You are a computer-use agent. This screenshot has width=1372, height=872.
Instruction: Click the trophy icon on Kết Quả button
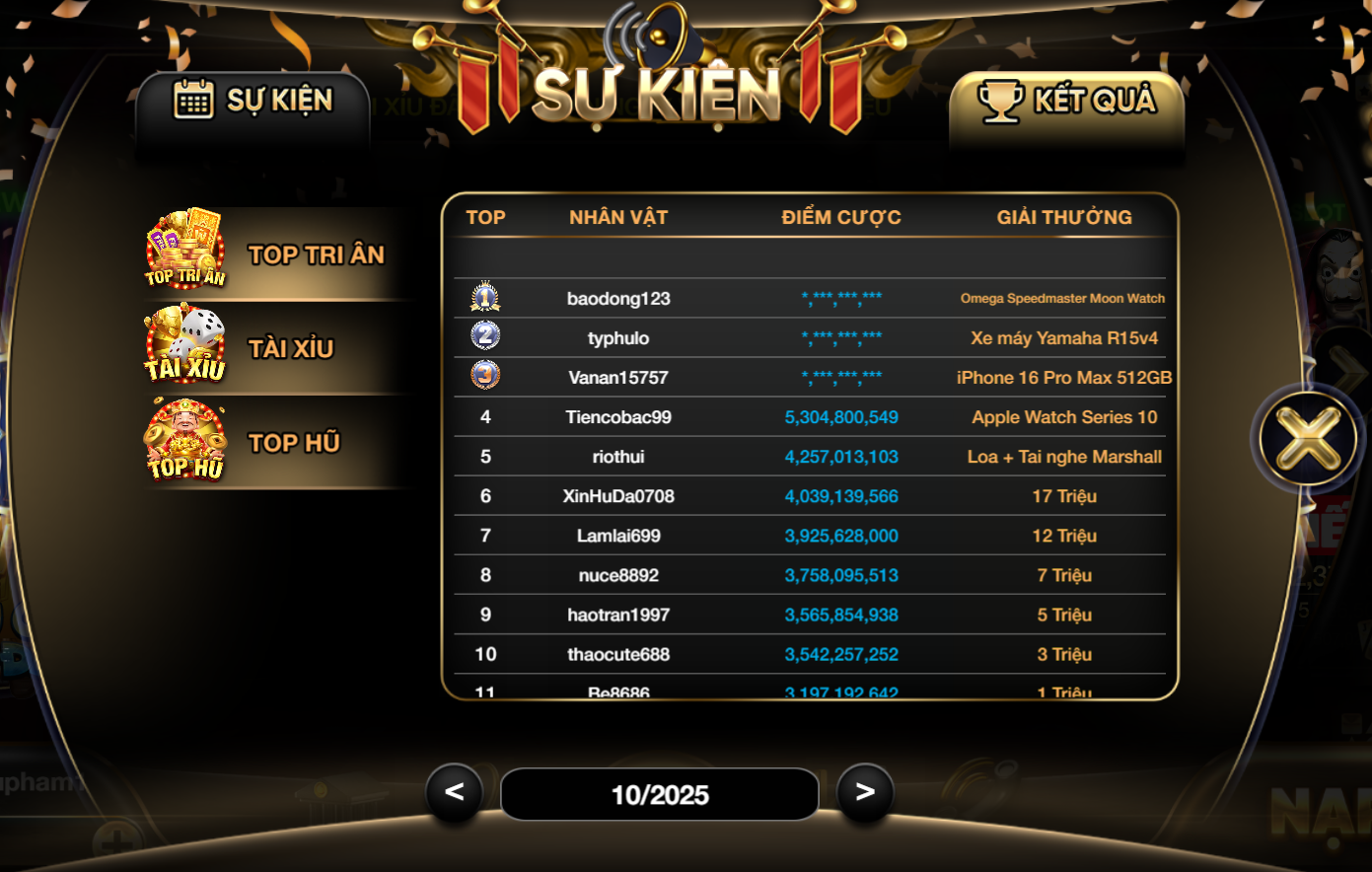pyautogui.click(x=999, y=99)
